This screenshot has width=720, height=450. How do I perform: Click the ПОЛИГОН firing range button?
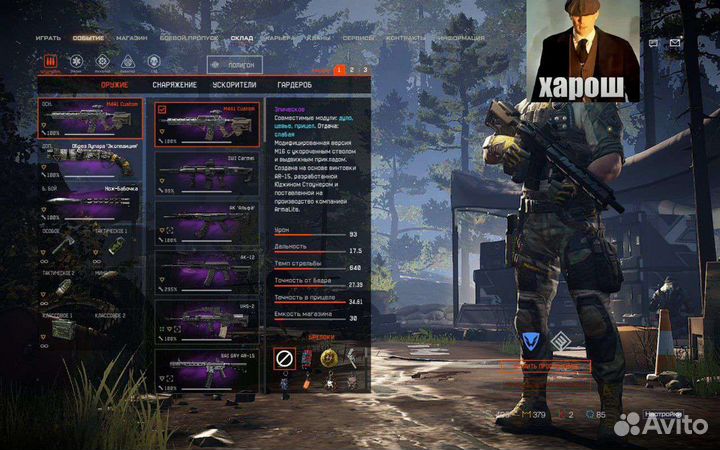pos(234,63)
